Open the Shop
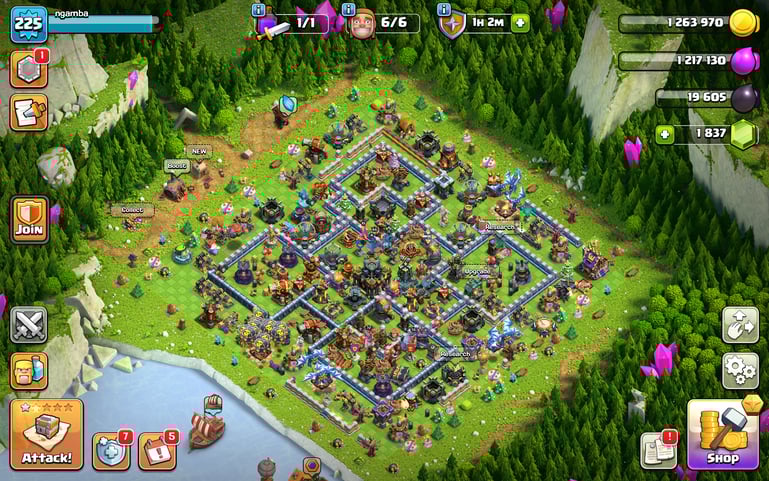 click(722, 434)
